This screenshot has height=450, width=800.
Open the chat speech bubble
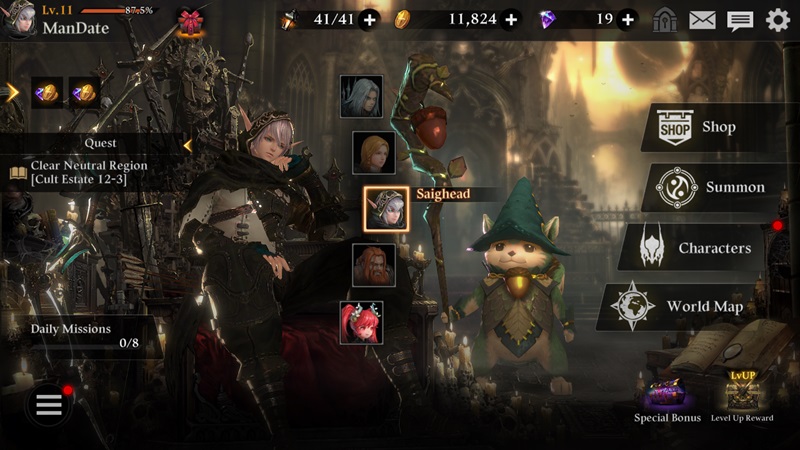click(740, 19)
